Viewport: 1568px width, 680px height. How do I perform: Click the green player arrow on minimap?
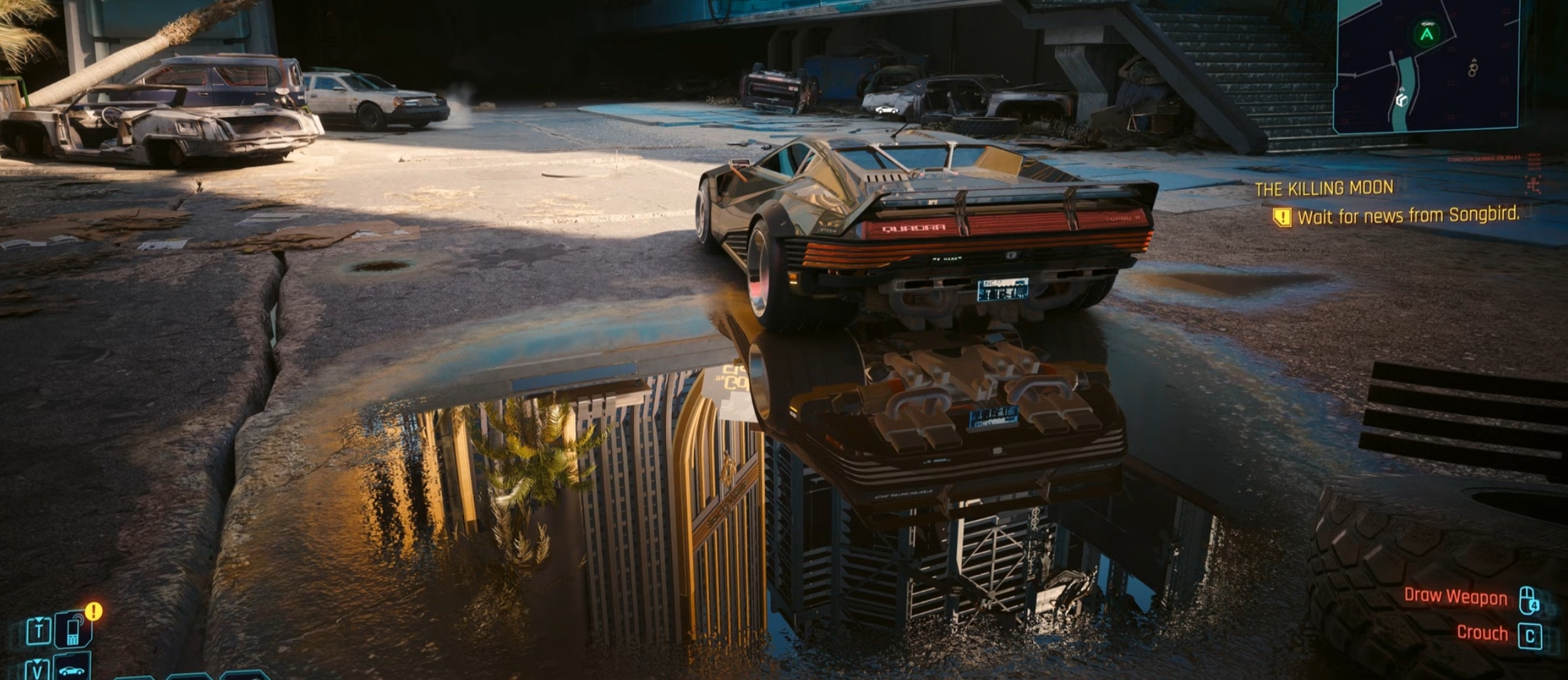pos(1426,34)
